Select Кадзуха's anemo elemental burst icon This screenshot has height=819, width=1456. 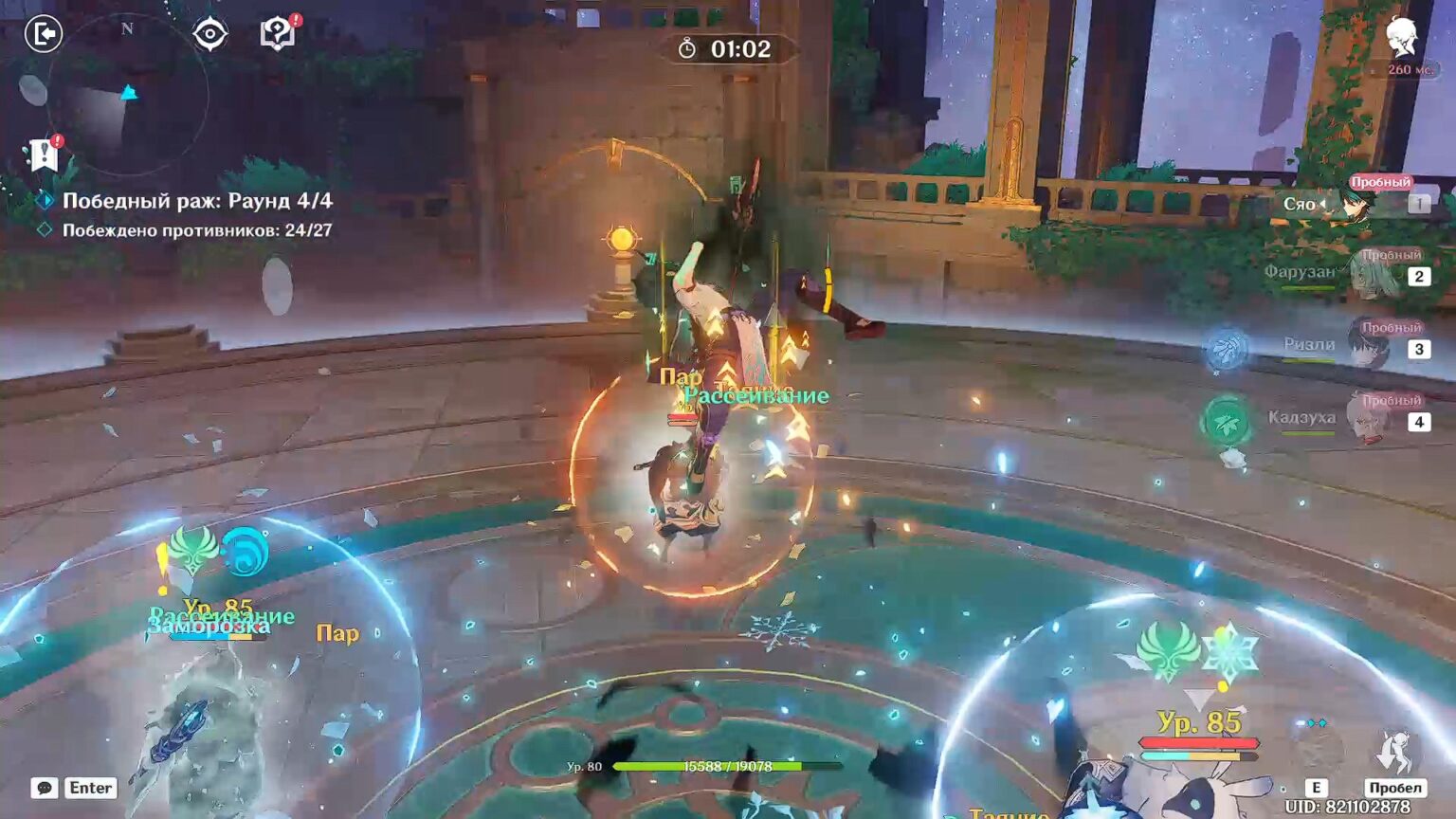tap(1226, 419)
